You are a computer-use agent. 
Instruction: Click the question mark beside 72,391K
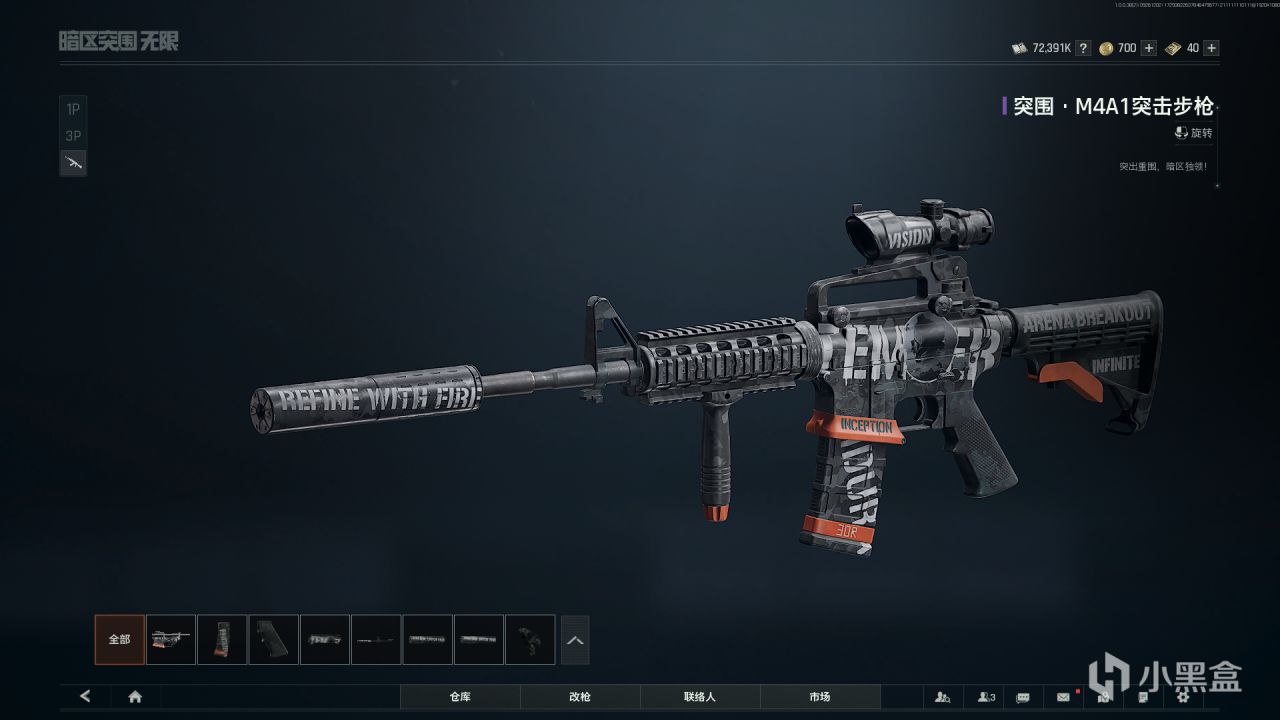(x=1083, y=48)
